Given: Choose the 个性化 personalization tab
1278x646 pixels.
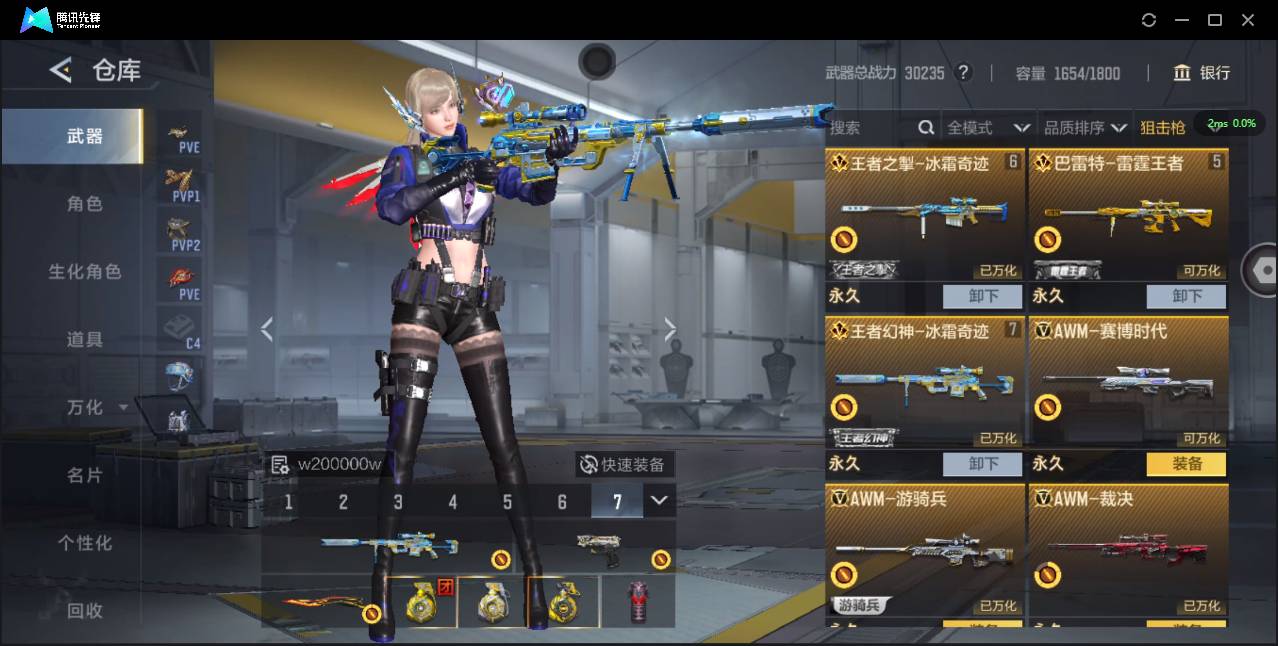Looking at the screenshot, I should coord(84,543).
